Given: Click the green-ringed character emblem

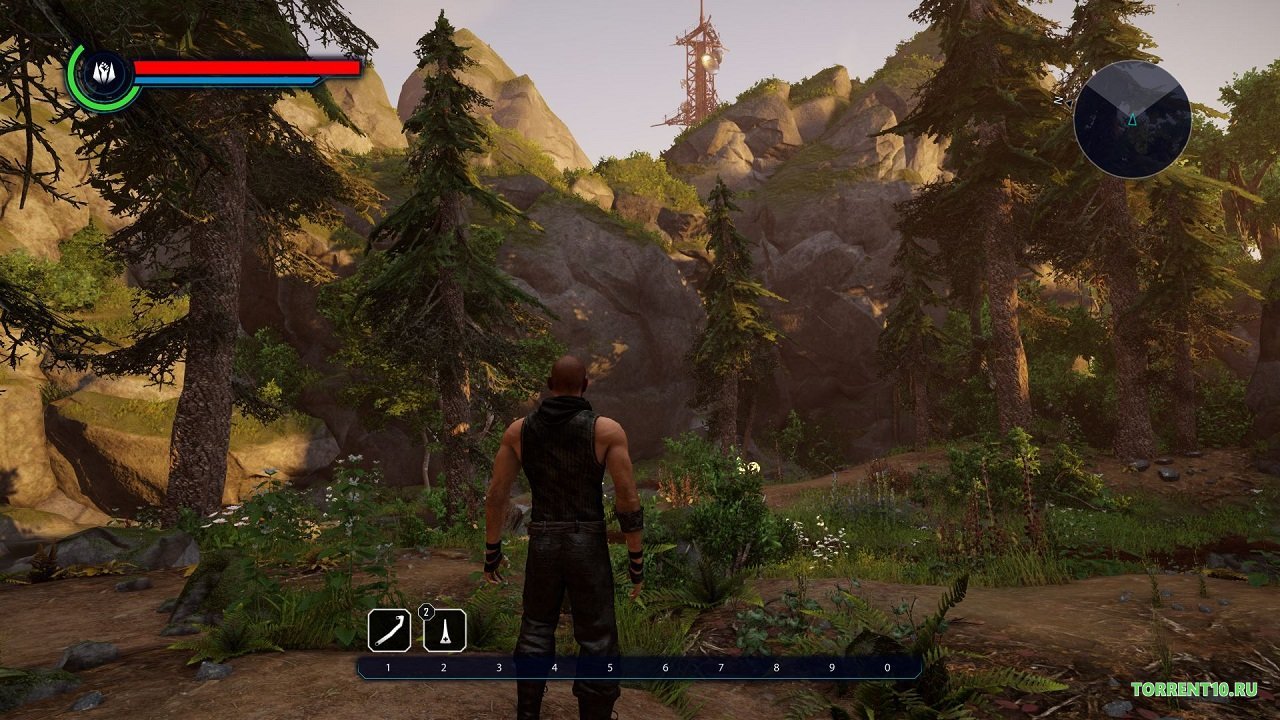Looking at the screenshot, I should pyautogui.click(x=103, y=75).
